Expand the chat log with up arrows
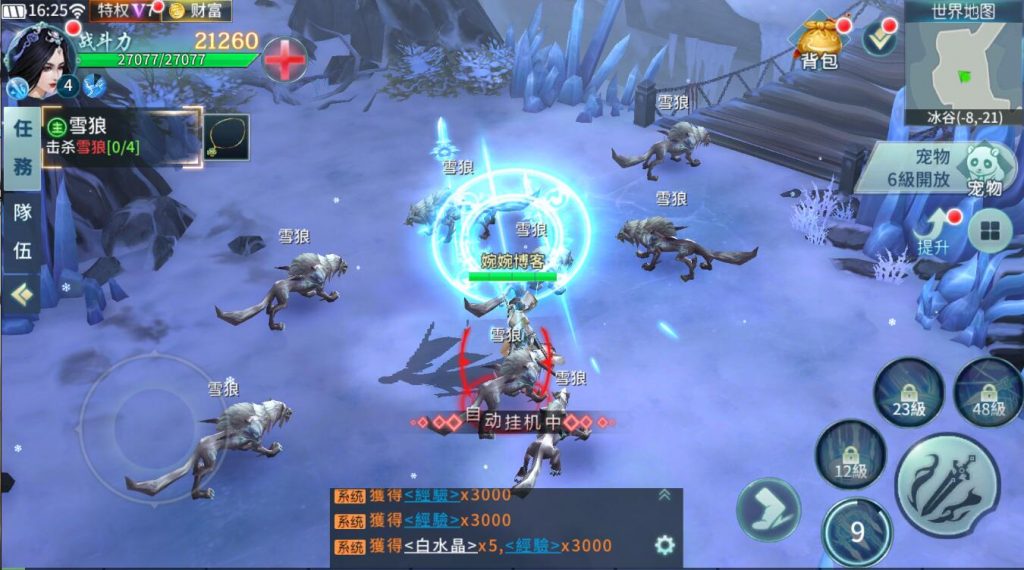 (664, 495)
